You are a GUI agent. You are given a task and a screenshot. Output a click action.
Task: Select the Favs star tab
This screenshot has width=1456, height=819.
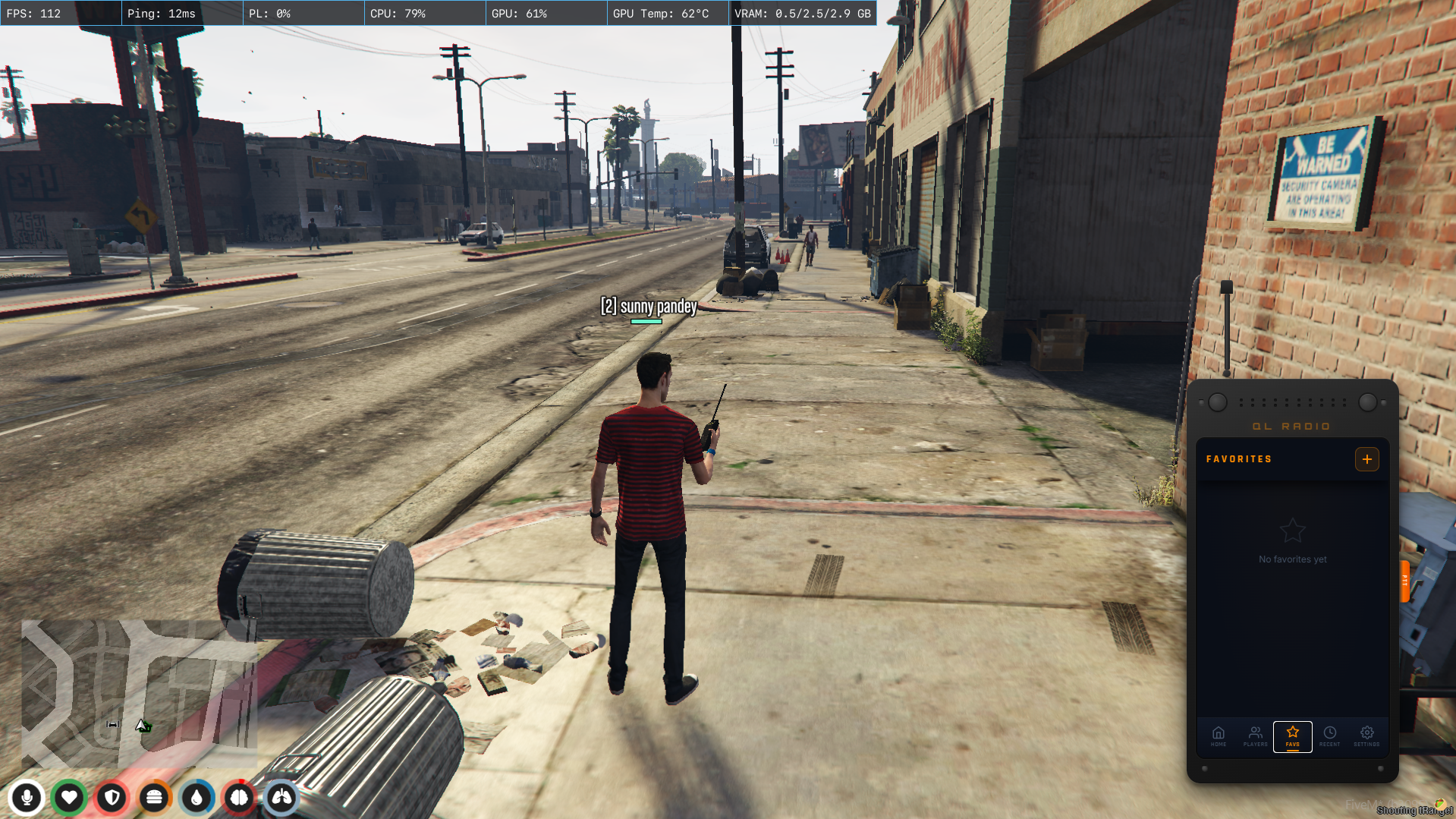pyautogui.click(x=1293, y=736)
